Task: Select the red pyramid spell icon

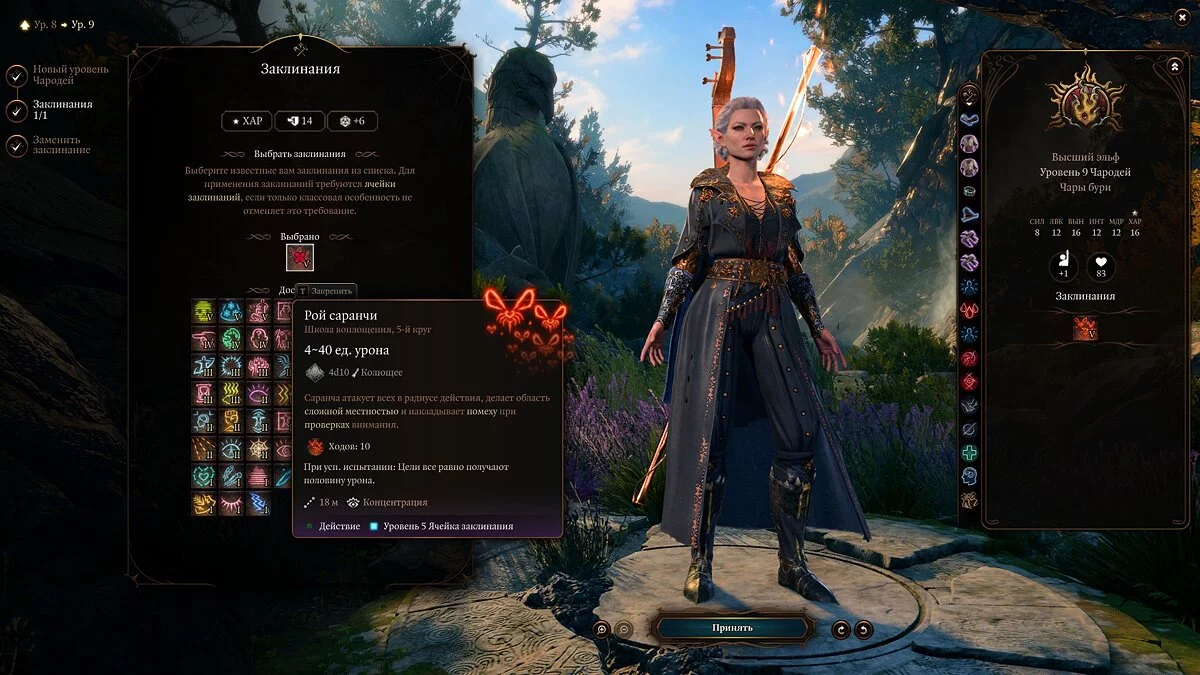Action: point(259,476)
